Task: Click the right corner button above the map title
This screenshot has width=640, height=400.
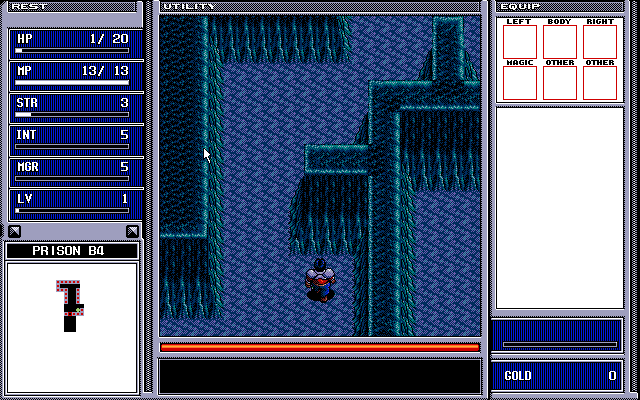Action: pyautogui.click(x=131, y=231)
